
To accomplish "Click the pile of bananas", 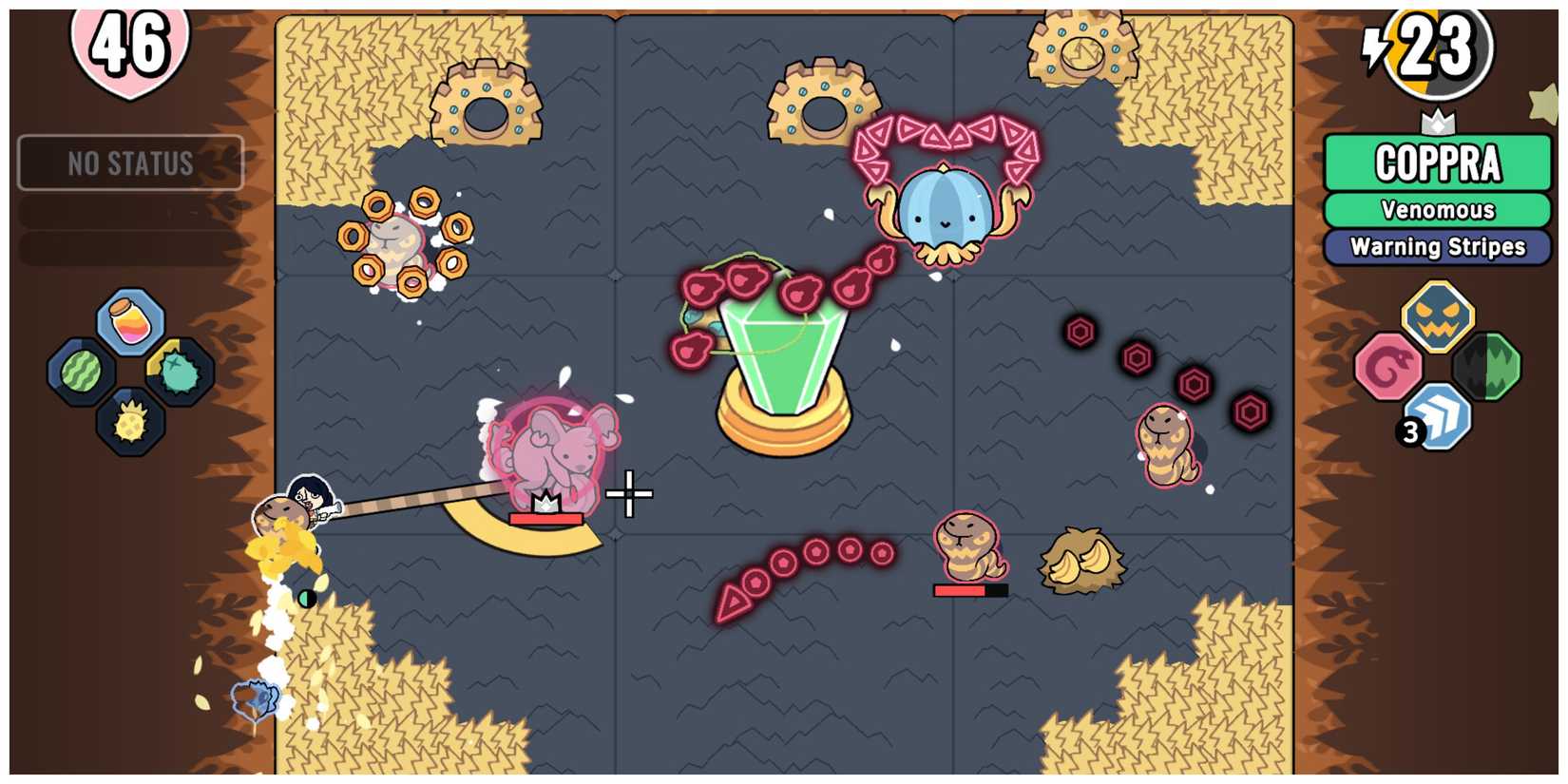I will (x=1080, y=563).
